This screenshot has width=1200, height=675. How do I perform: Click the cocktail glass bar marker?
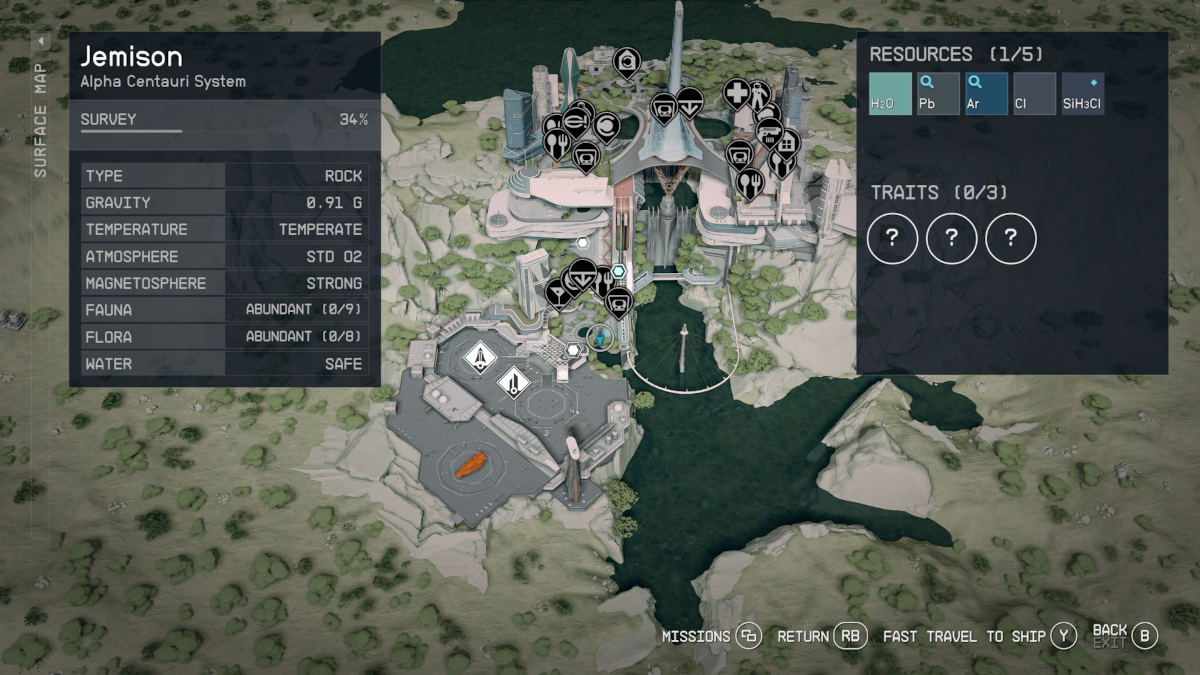(x=558, y=291)
